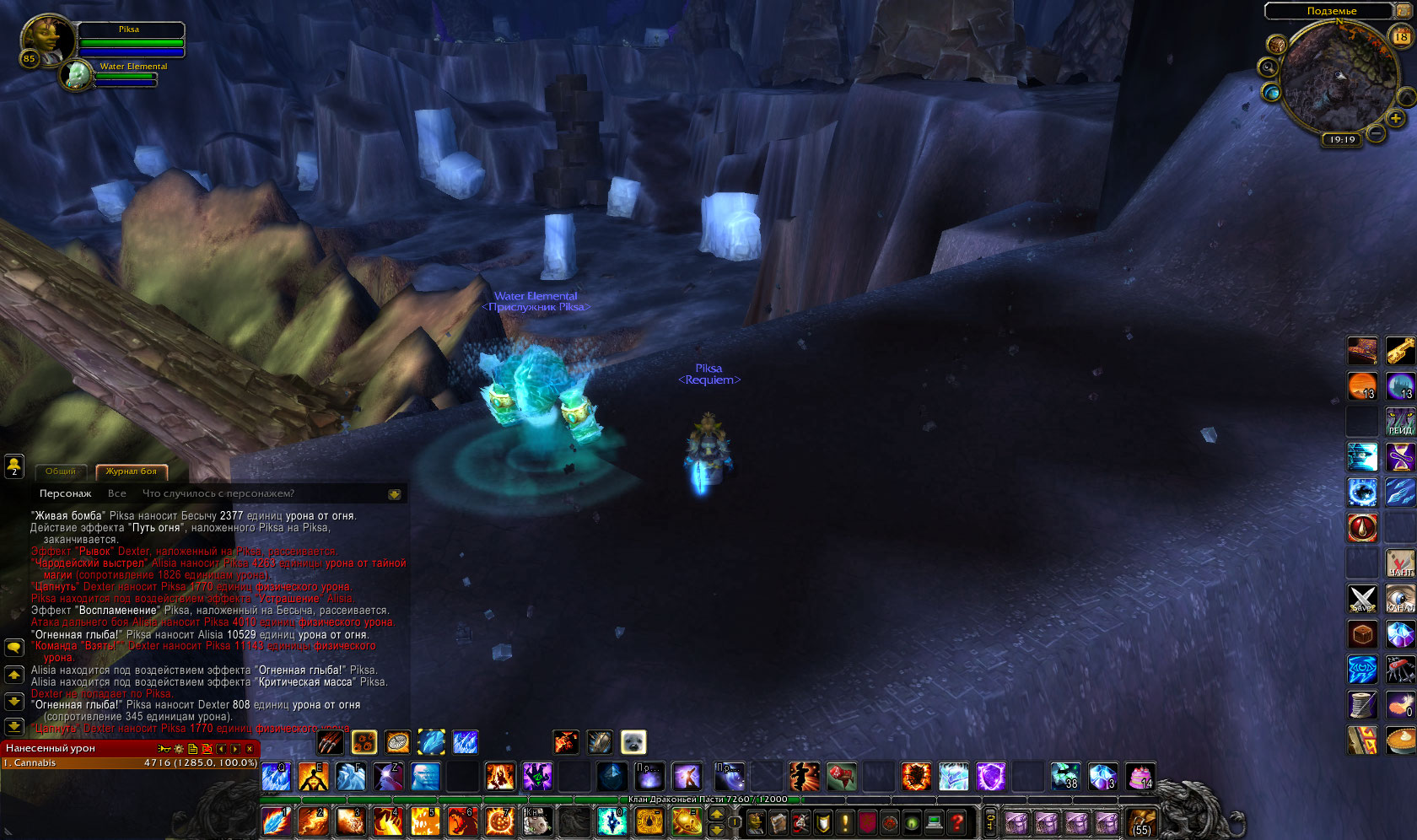Open the main backpack showing 55 slots

(1141, 821)
